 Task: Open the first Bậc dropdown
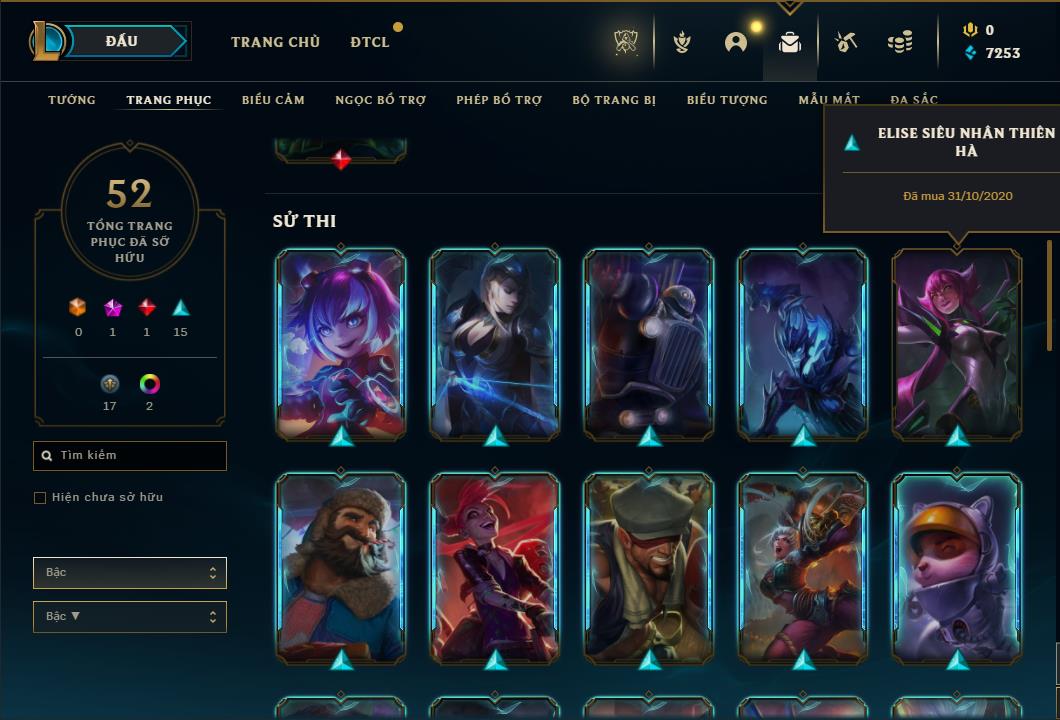click(x=130, y=573)
